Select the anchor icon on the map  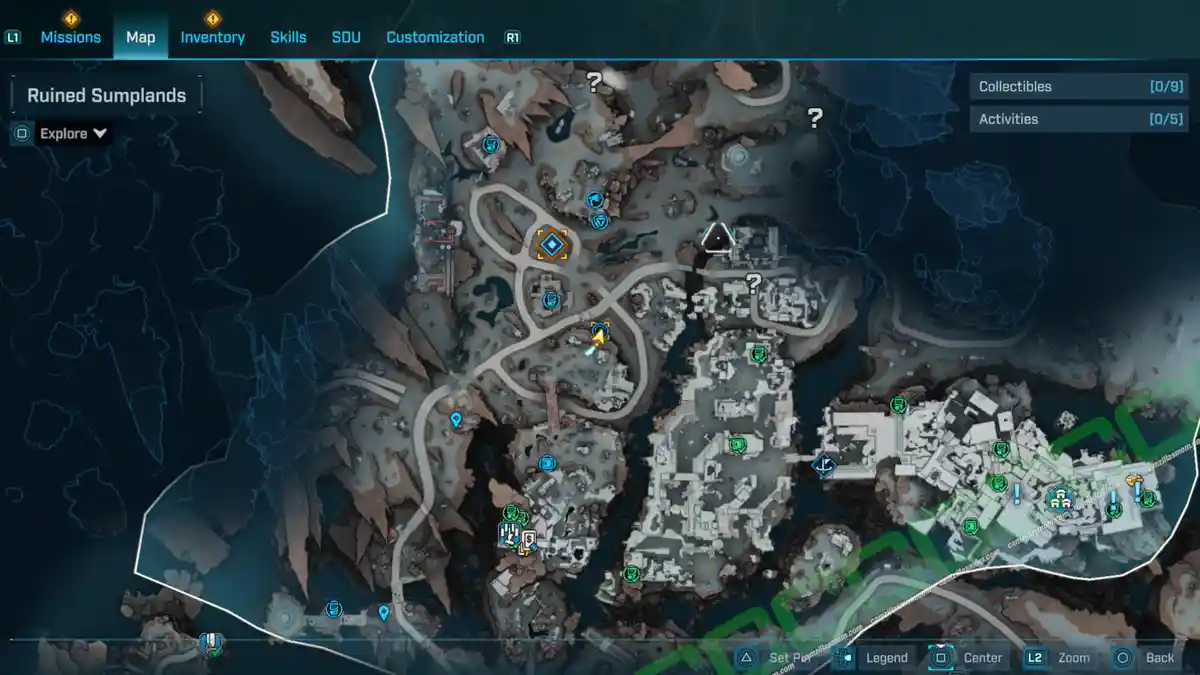tap(825, 465)
